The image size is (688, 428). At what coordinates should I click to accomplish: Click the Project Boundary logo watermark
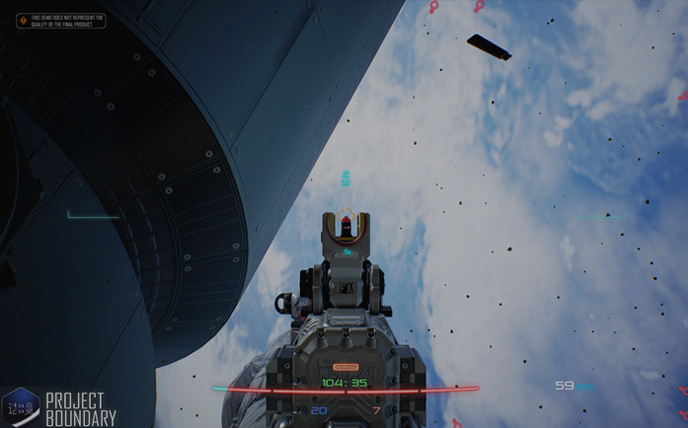(62, 408)
